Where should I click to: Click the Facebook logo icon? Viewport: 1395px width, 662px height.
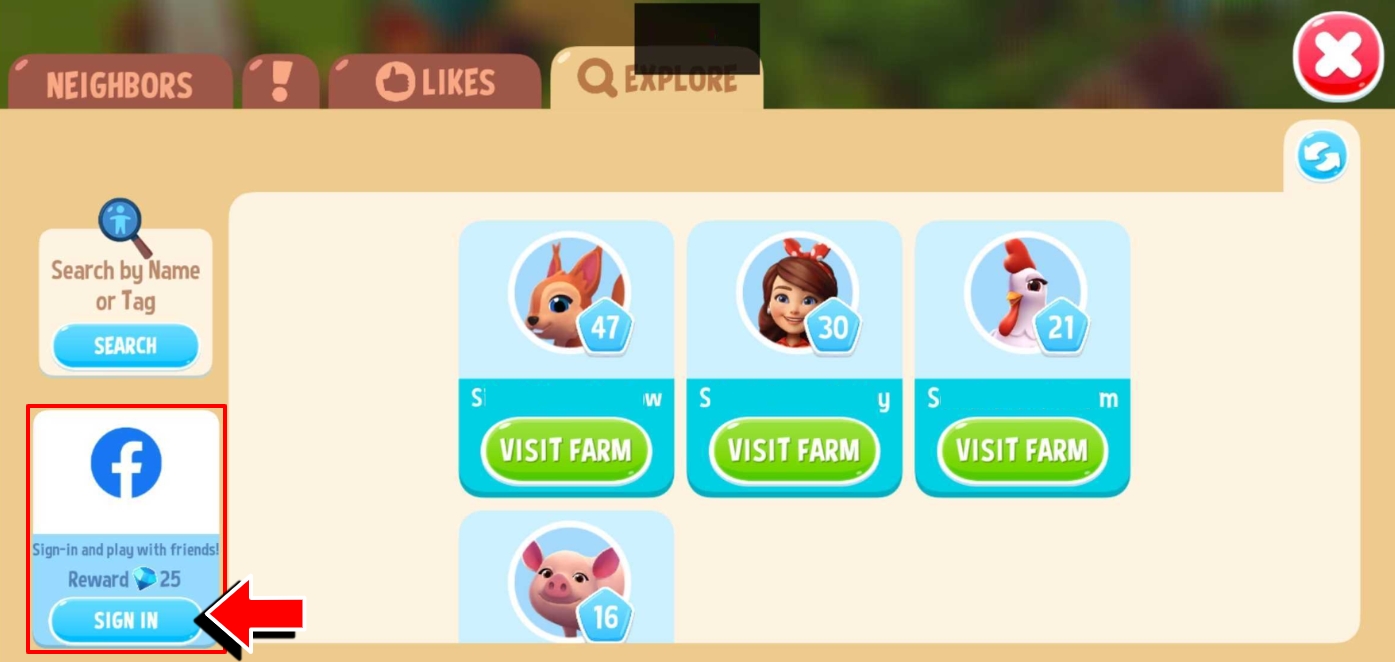(x=126, y=463)
